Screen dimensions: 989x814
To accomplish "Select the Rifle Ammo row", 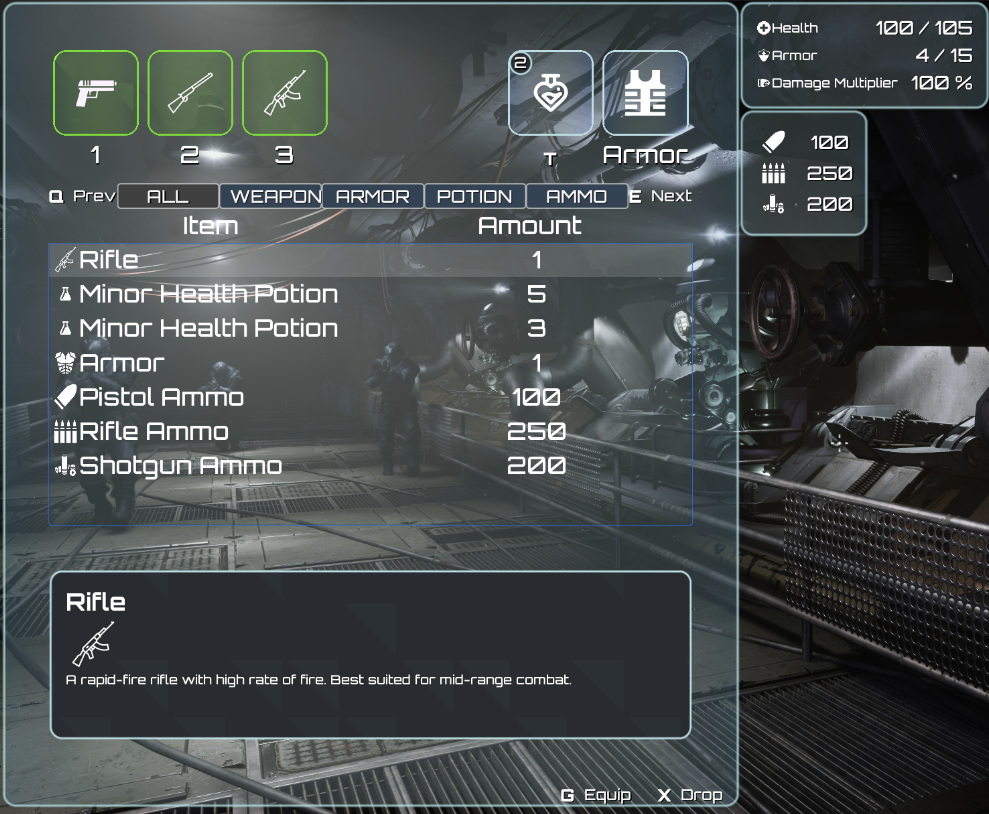I will coord(370,432).
